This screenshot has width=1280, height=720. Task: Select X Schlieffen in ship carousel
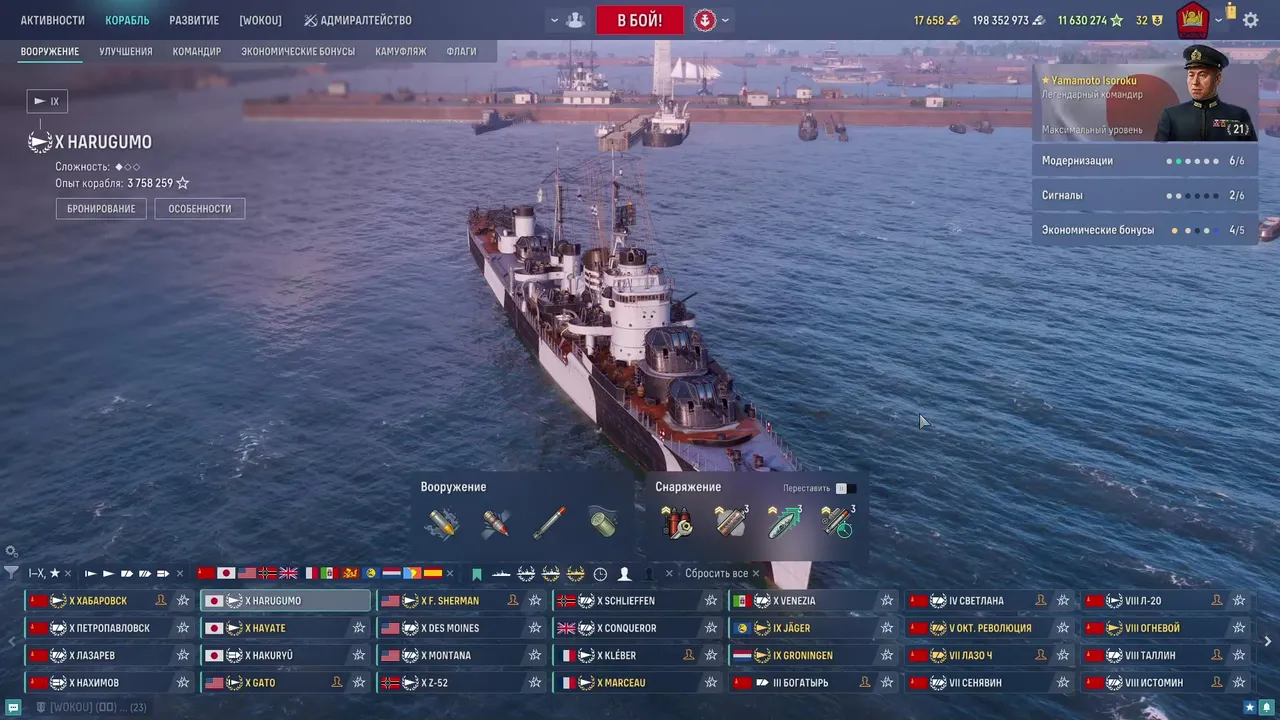(626, 601)
